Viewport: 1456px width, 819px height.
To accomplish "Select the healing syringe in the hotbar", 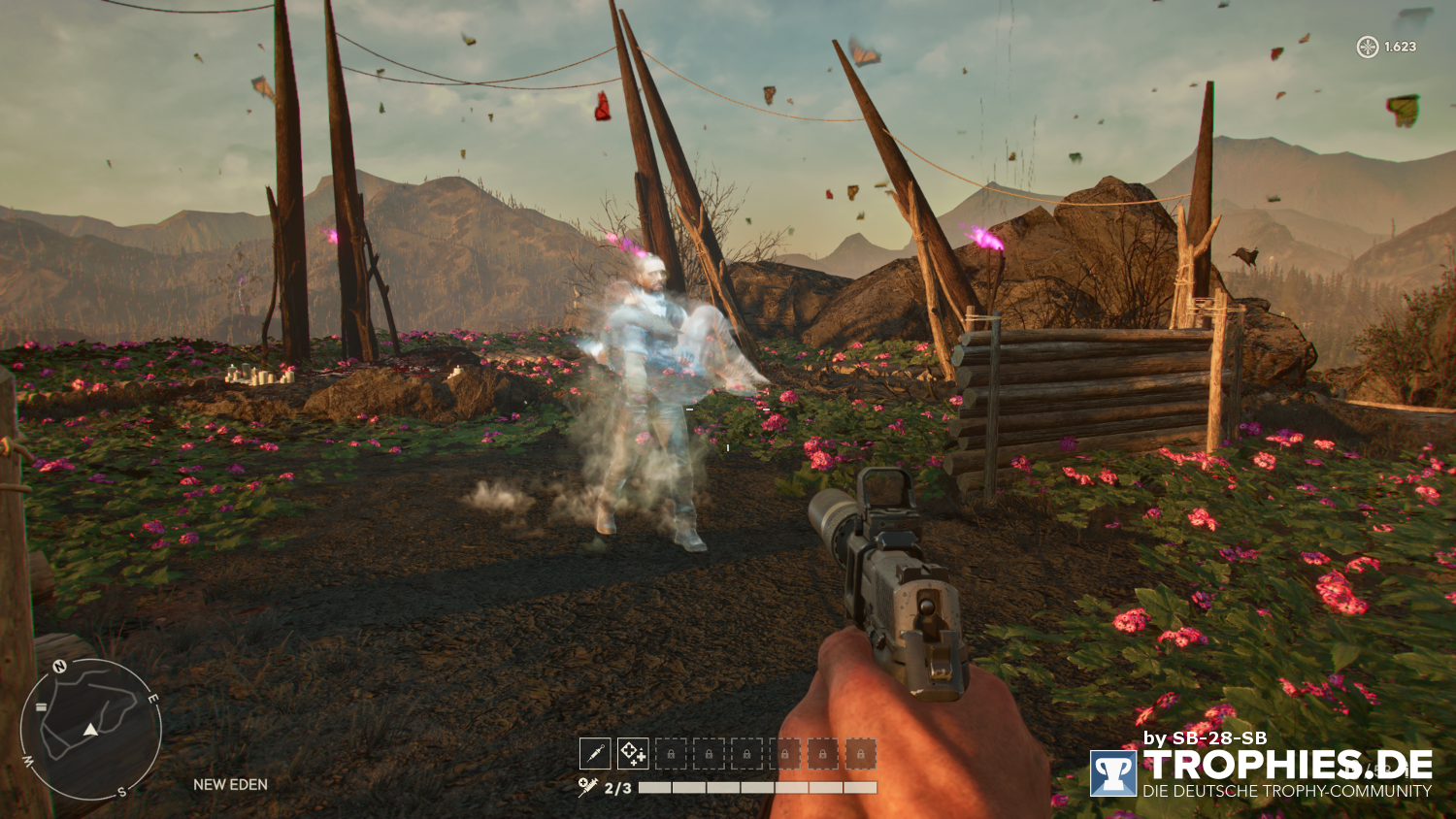I will pyautogui.click(x=595, y=753).
